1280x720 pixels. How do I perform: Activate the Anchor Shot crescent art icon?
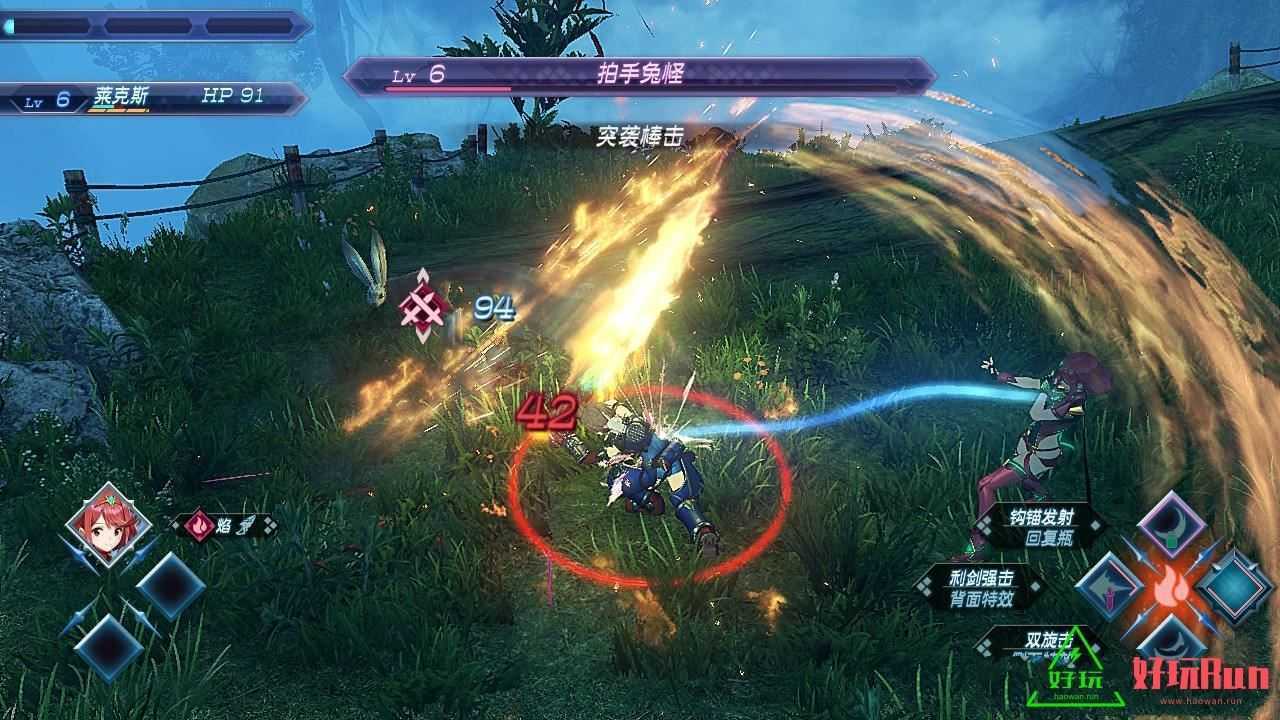(x=1171, y=523)
